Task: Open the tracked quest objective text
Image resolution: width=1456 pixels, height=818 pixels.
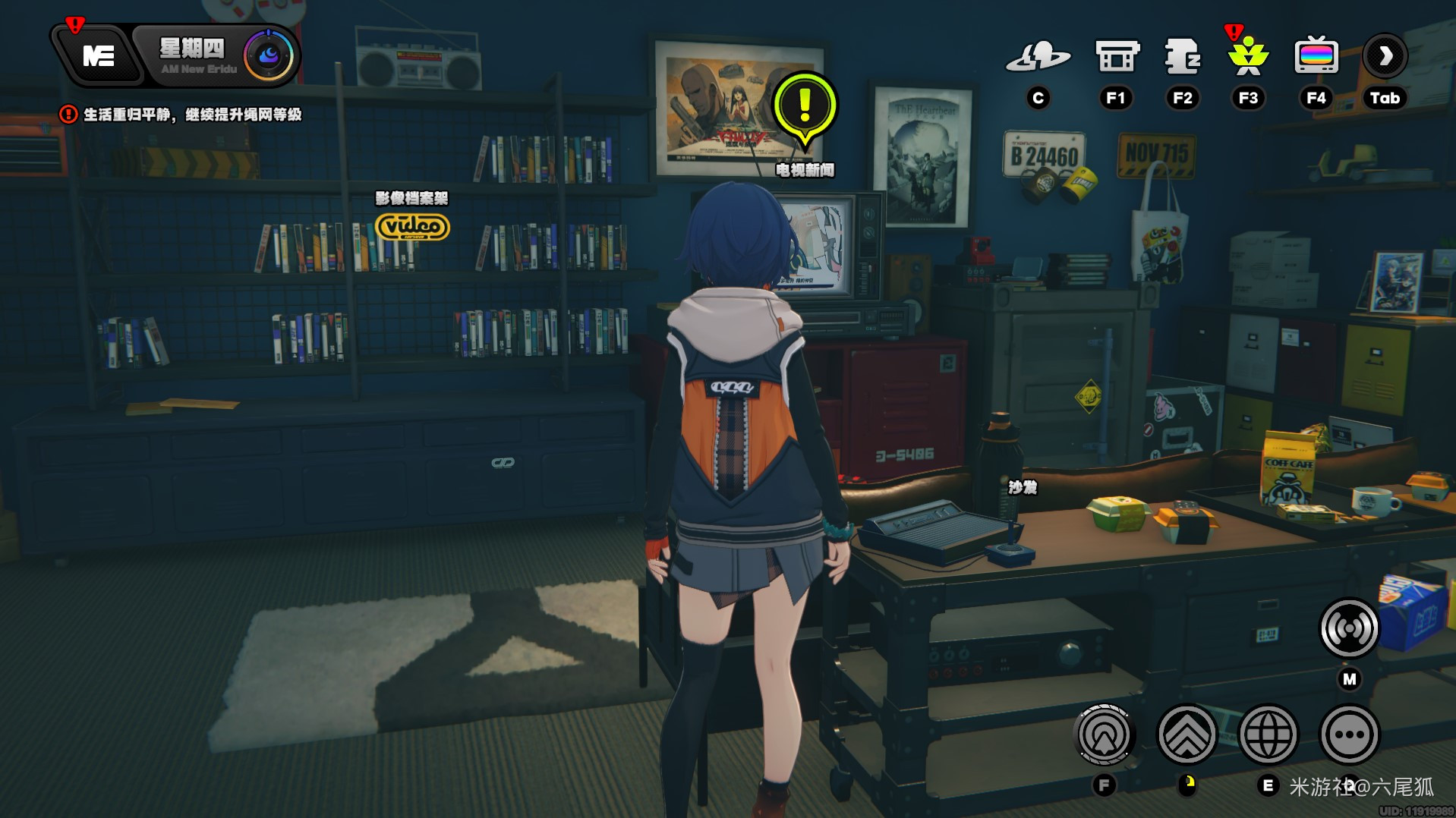Action: pos(191,115)
